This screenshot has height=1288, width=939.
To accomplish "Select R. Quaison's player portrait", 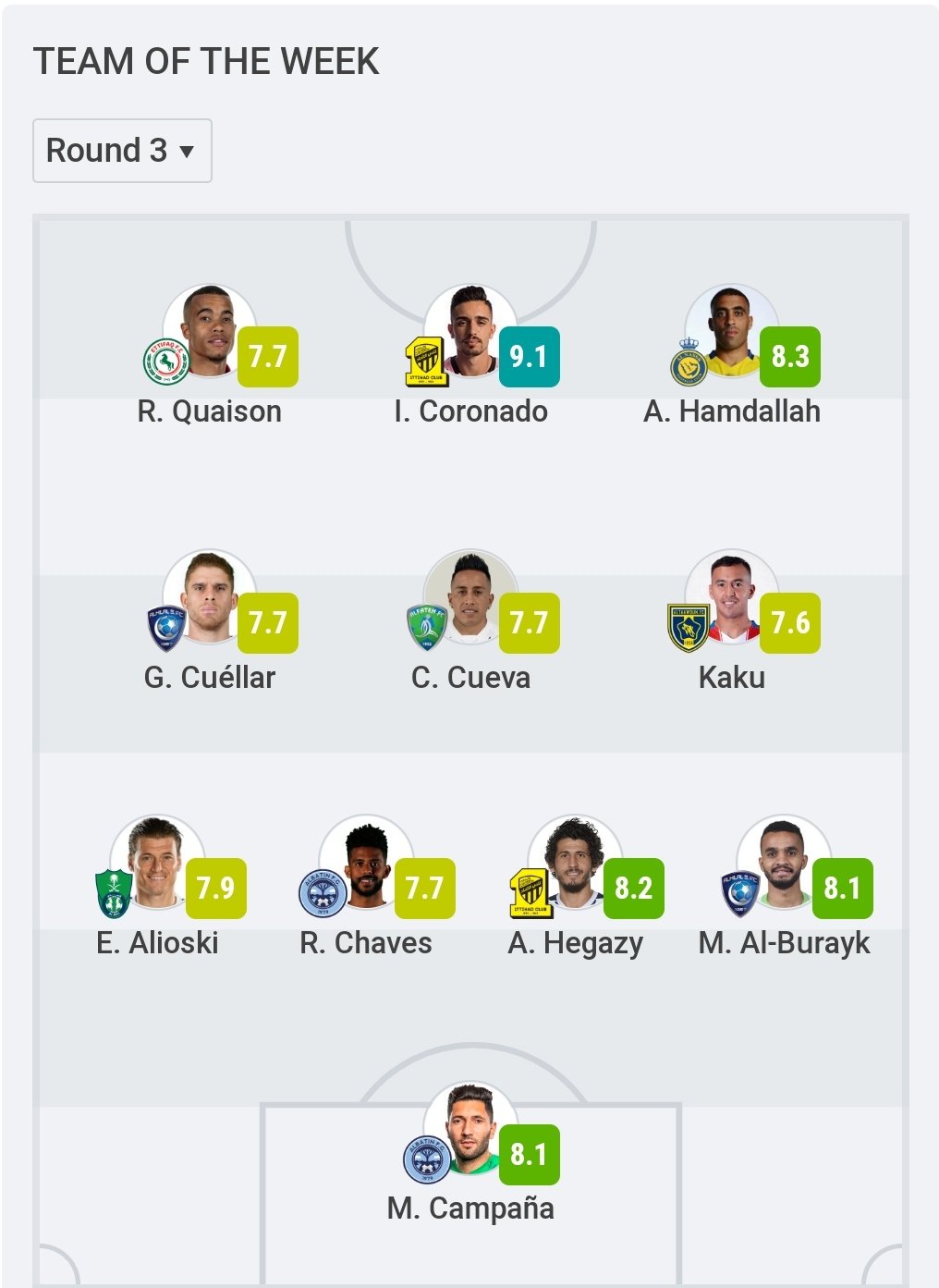I will 209,331.
